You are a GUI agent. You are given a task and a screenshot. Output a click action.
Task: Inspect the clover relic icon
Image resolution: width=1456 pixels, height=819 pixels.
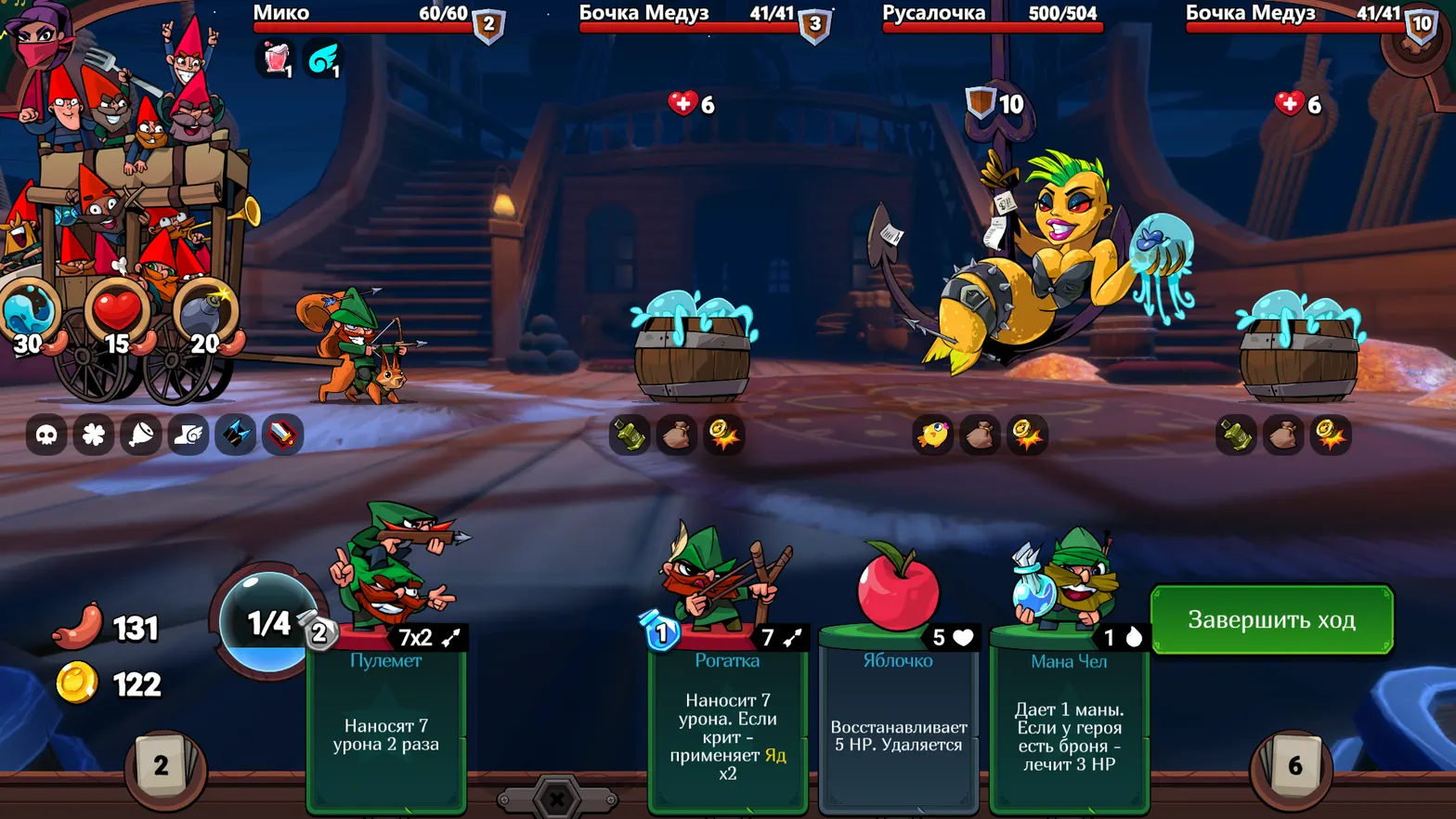coord(94,435)
